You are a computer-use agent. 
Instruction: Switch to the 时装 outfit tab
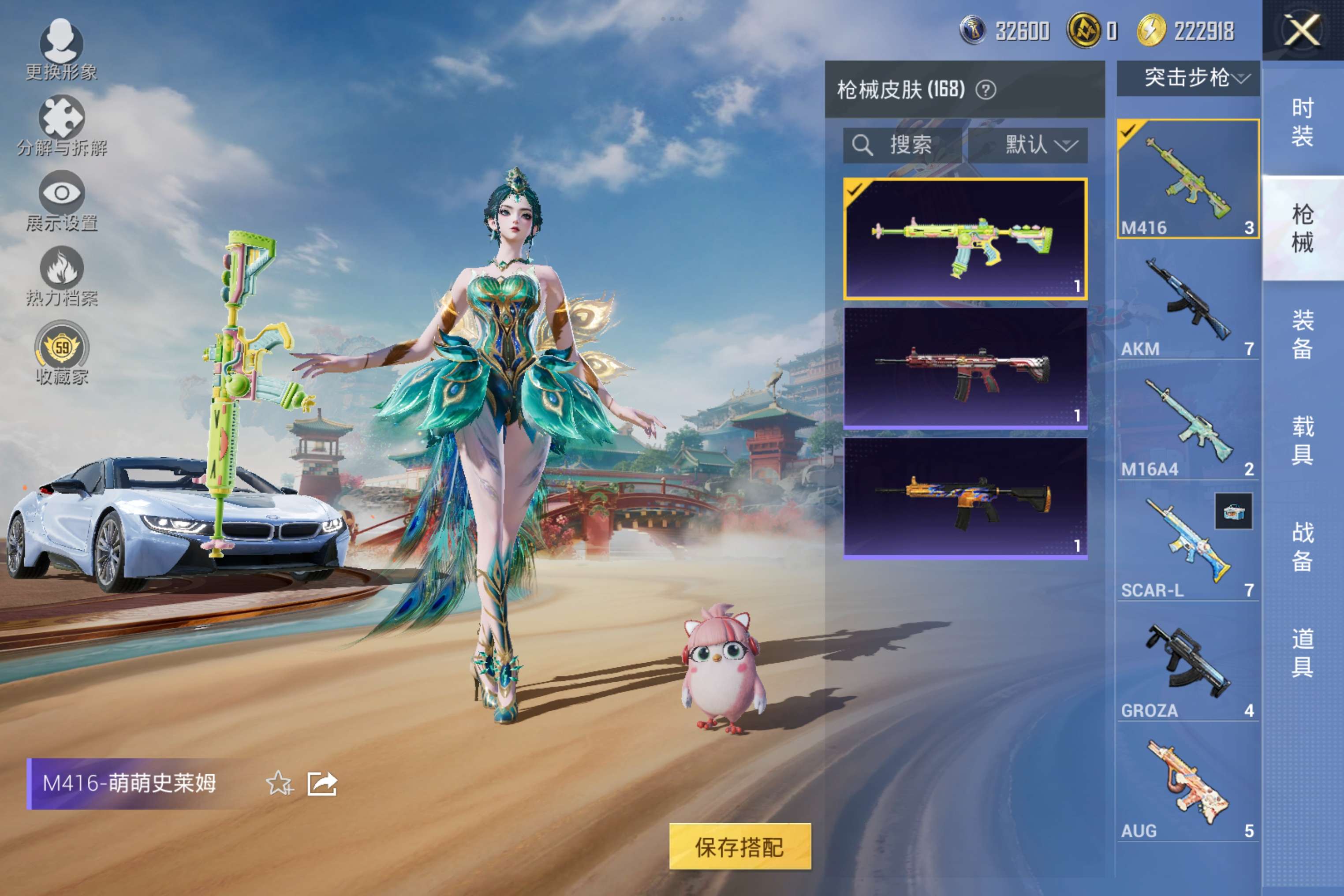[1302, 122]
